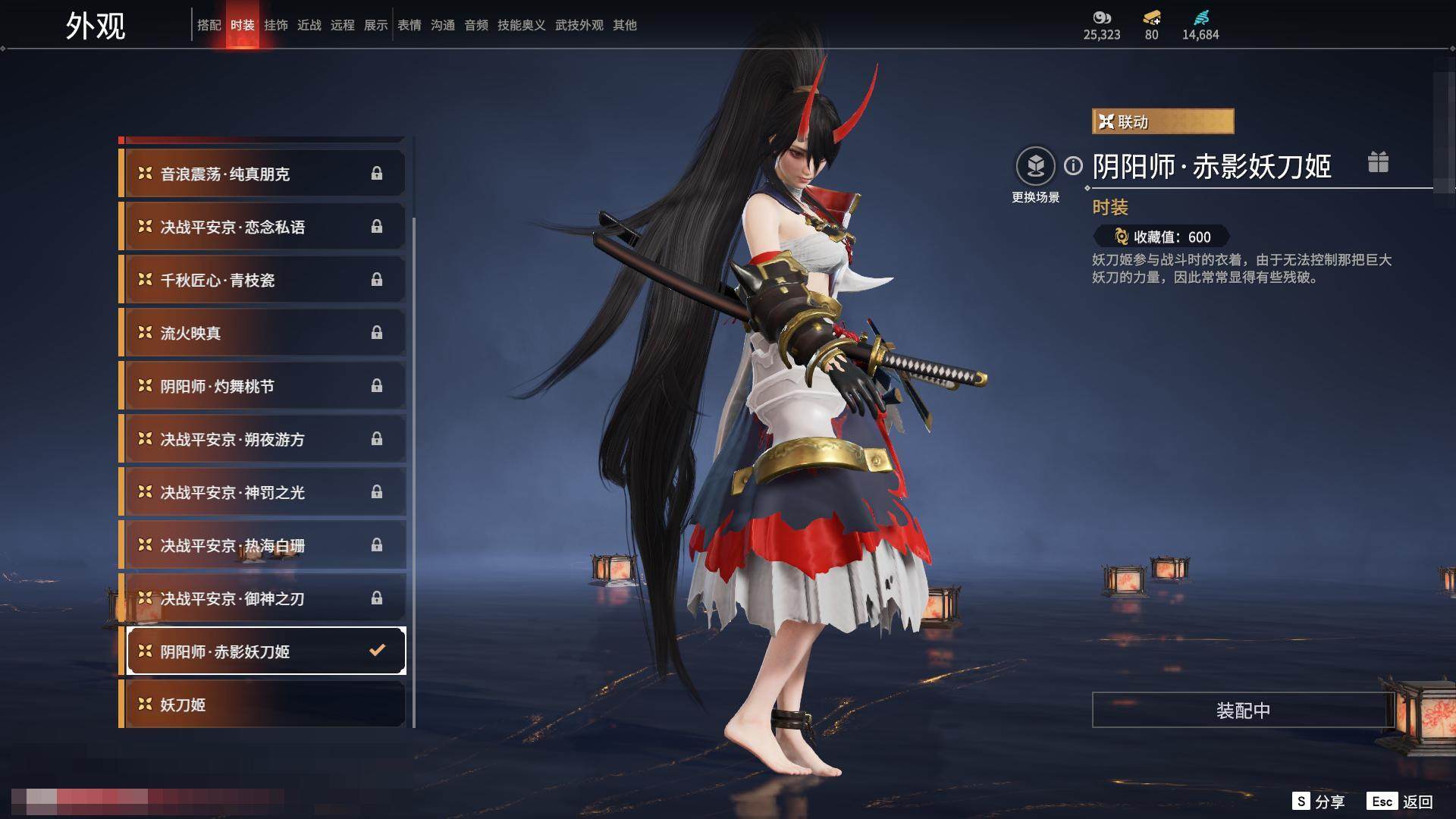Switch to the 远程 tab
The width and height of the screenshot is (1456, 819).
click(x=342, y=25)
